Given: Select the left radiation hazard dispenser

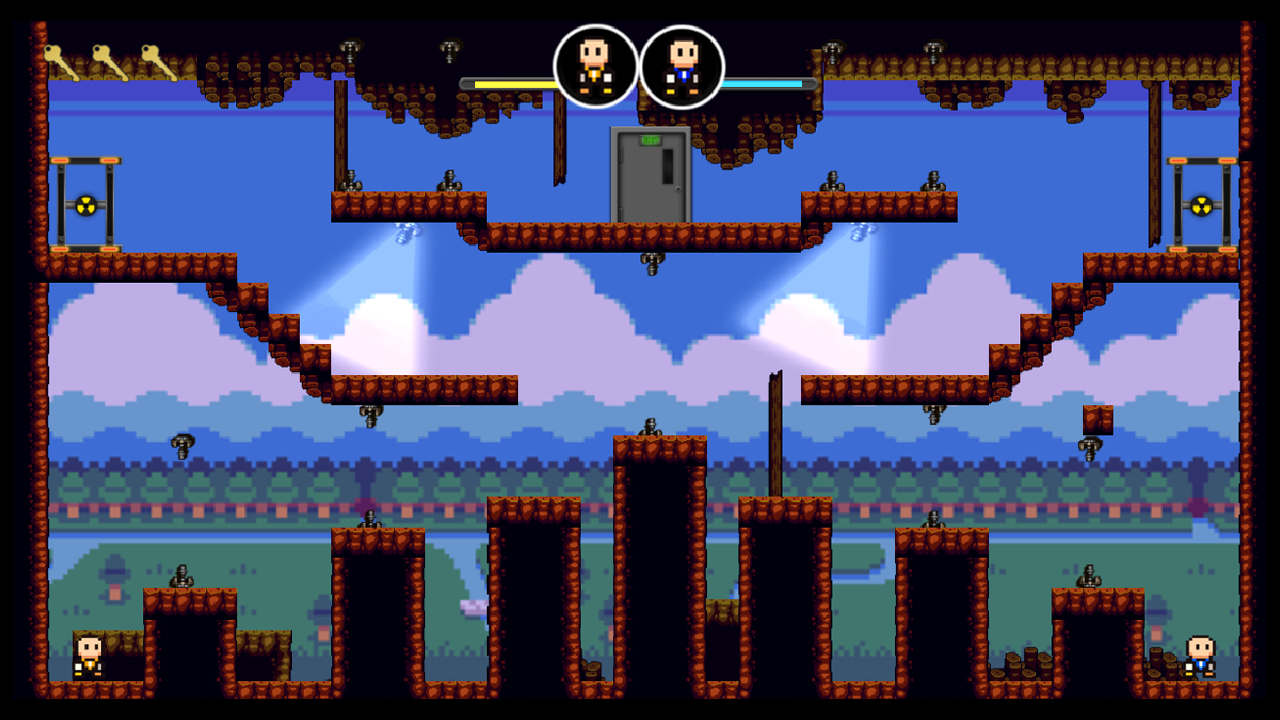Looking at the screenshot, I should [85, 205].
